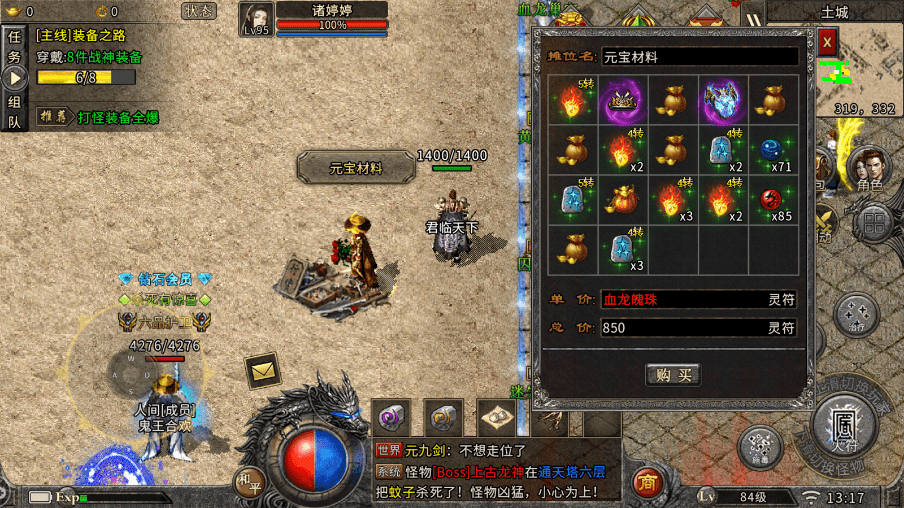Pick the purple-glow blue armor item

coord(723,100)
